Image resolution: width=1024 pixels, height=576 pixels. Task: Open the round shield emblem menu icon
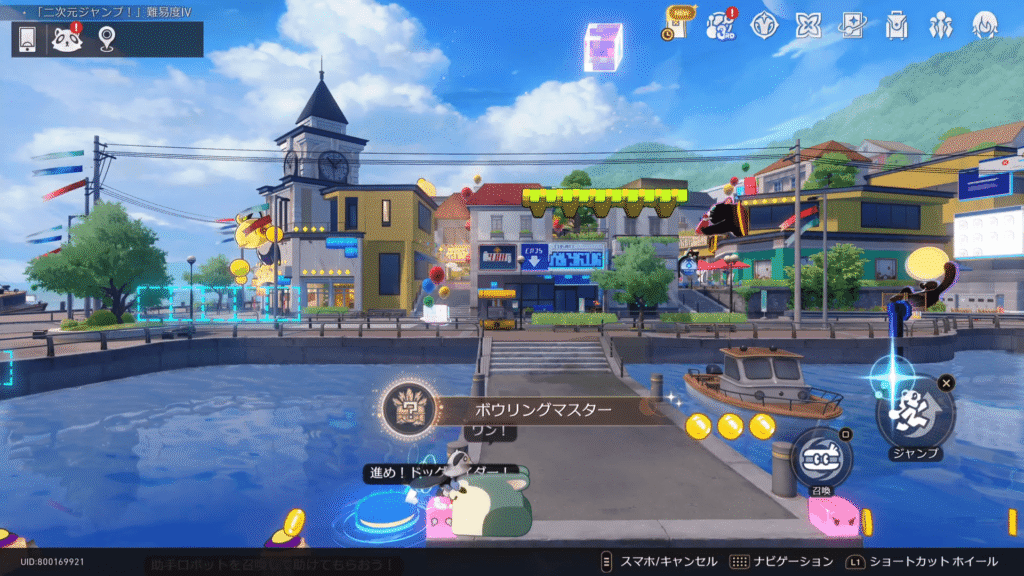tap(765, 24)
